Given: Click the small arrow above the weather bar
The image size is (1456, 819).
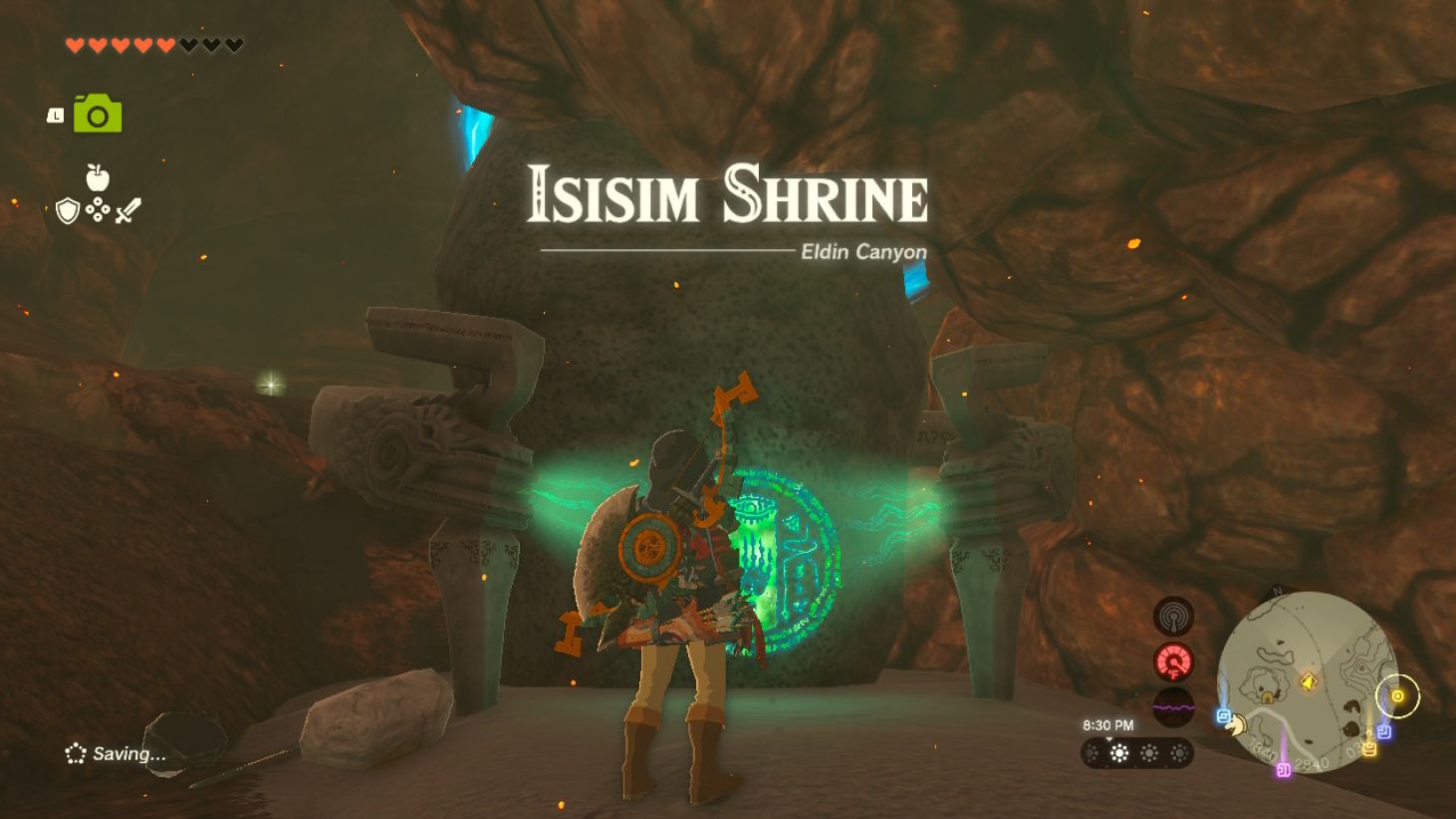Looking at the screenshot, I should (1109, 738).
